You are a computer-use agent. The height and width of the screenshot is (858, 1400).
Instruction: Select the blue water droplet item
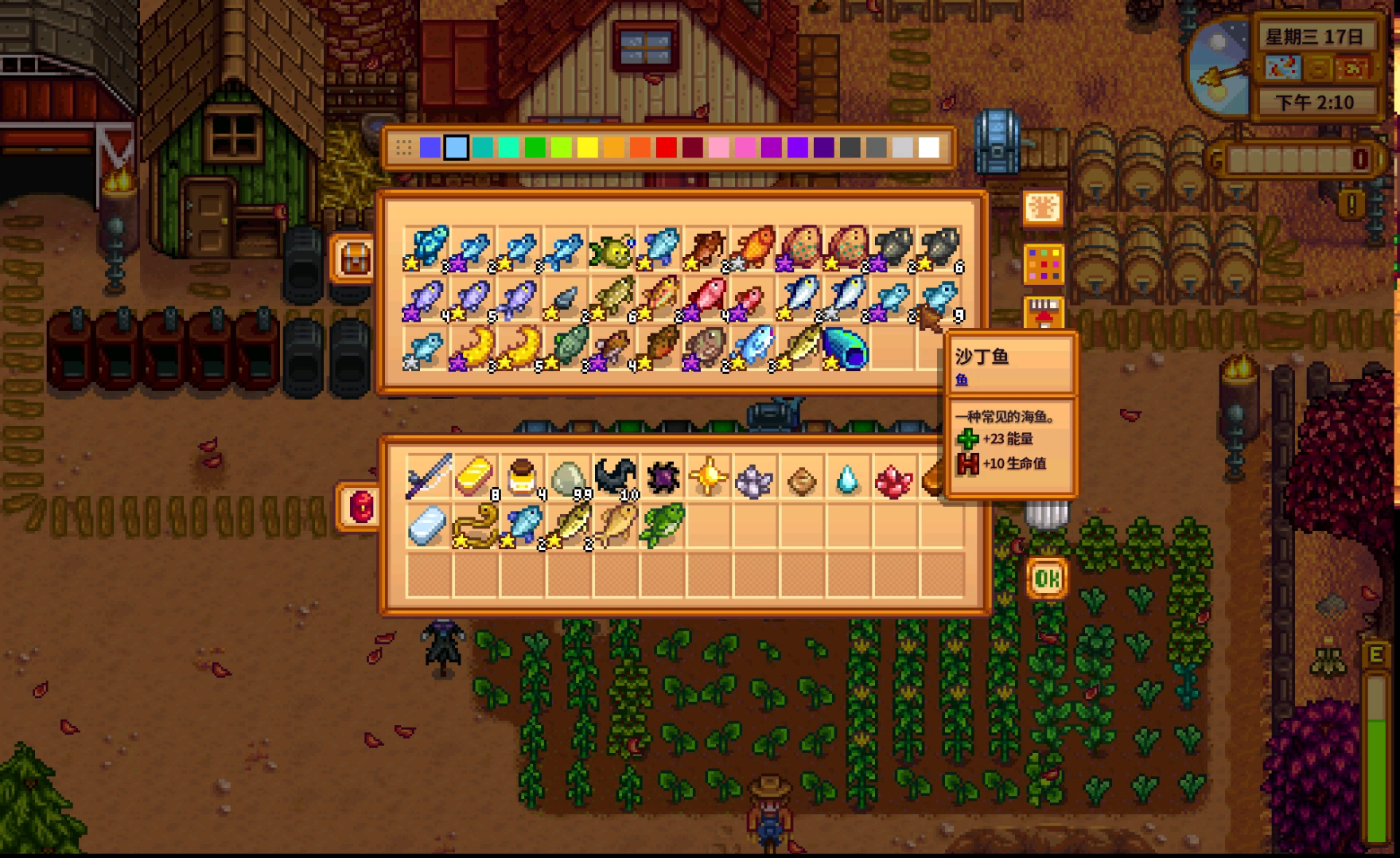pos(847,478)
